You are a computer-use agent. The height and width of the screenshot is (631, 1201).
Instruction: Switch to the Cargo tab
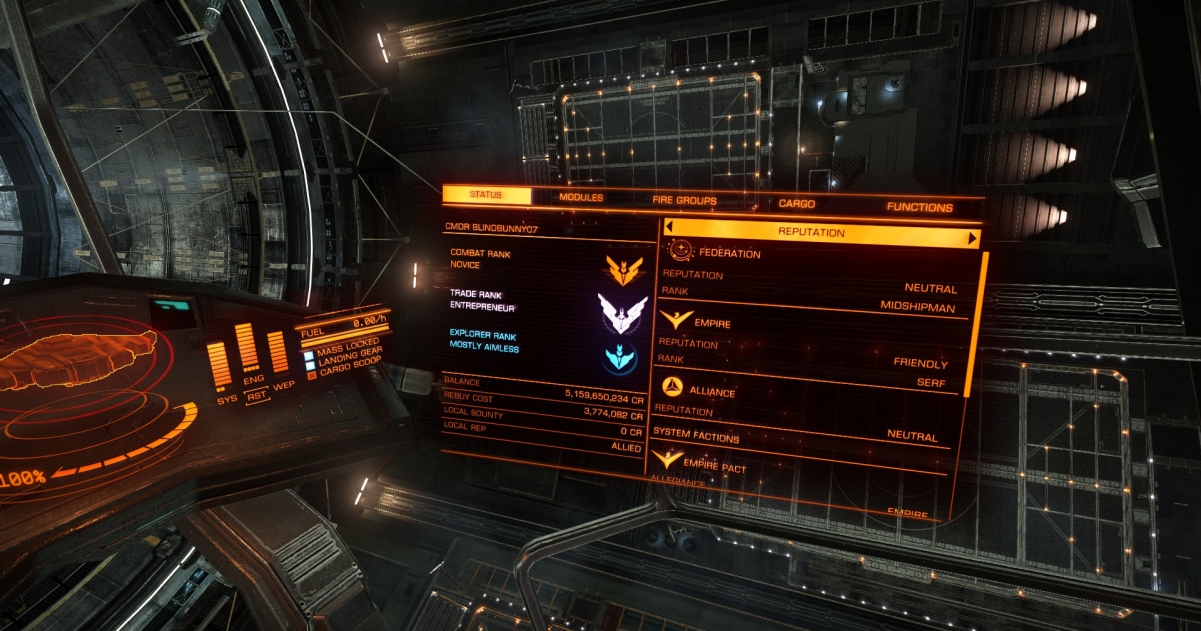(x=797, y=204)
